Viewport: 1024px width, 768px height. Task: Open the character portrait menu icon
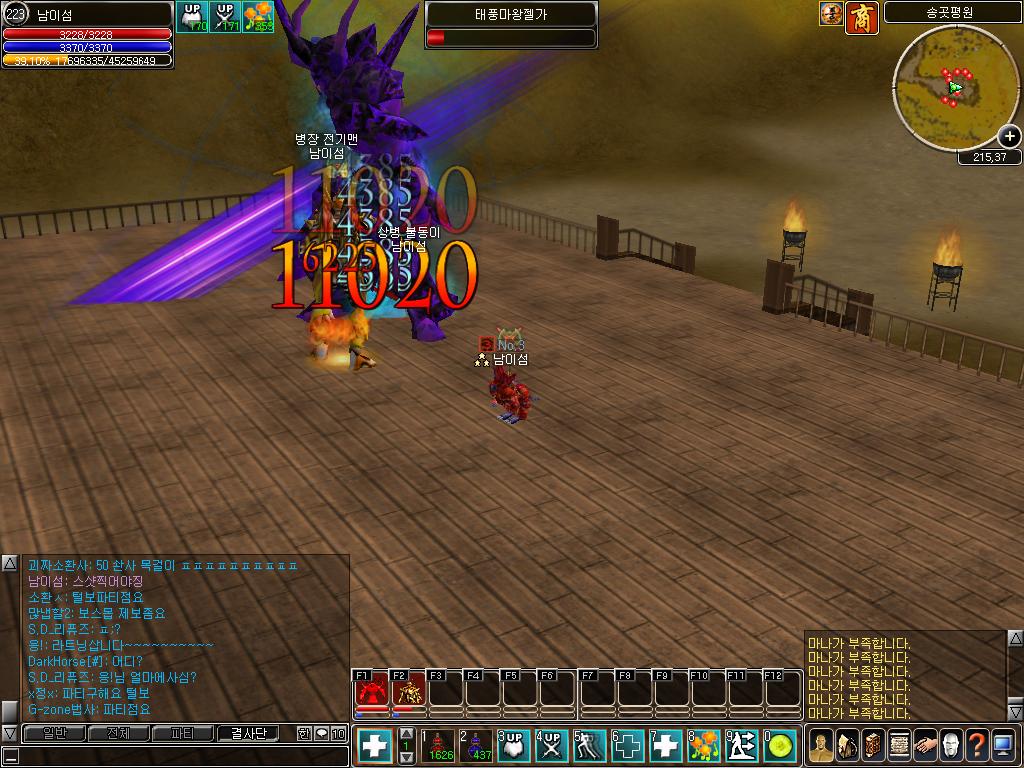[x=820, y=745]
